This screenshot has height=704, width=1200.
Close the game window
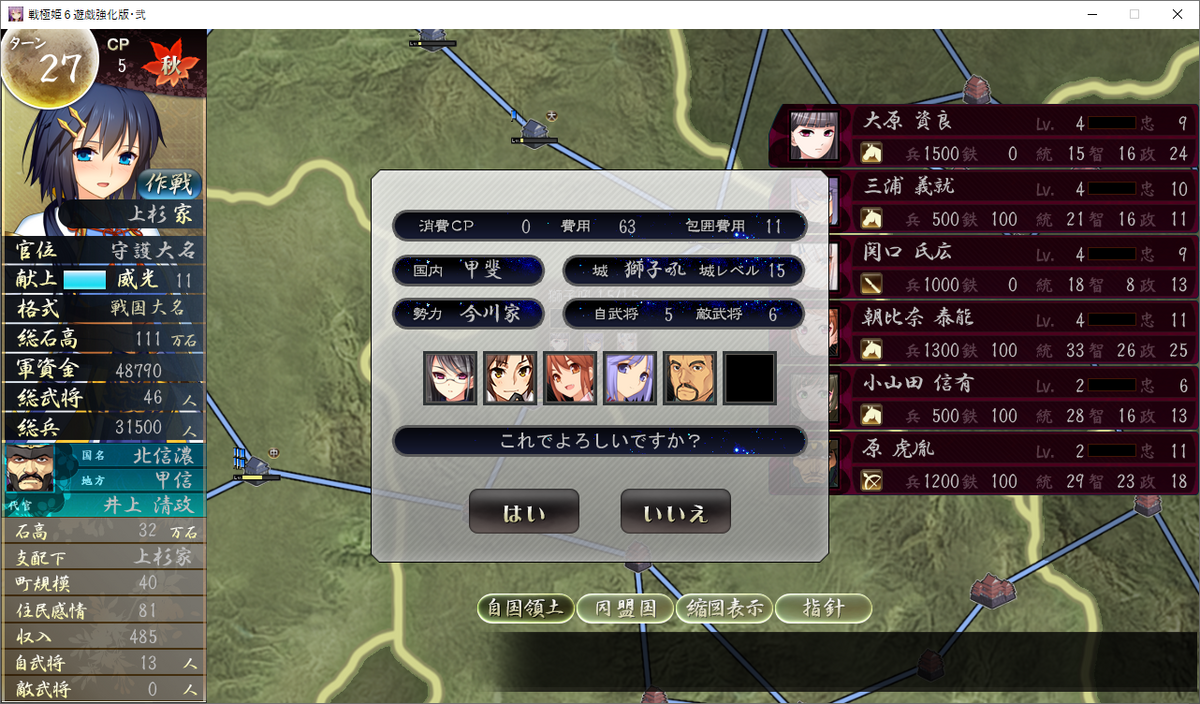(1177, 14)
